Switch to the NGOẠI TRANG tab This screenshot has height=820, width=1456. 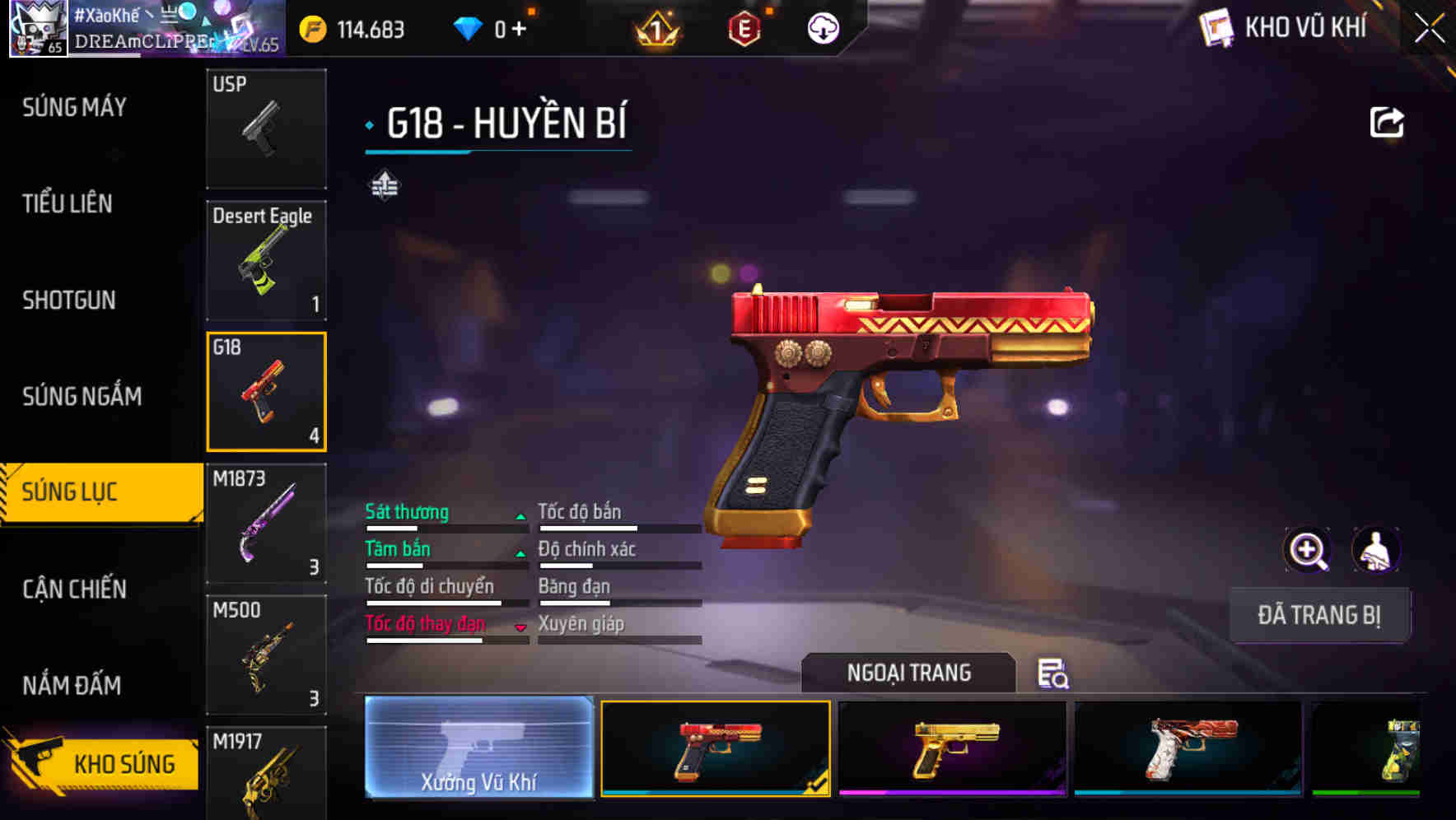pyautogui.click(x=909, y=673)
